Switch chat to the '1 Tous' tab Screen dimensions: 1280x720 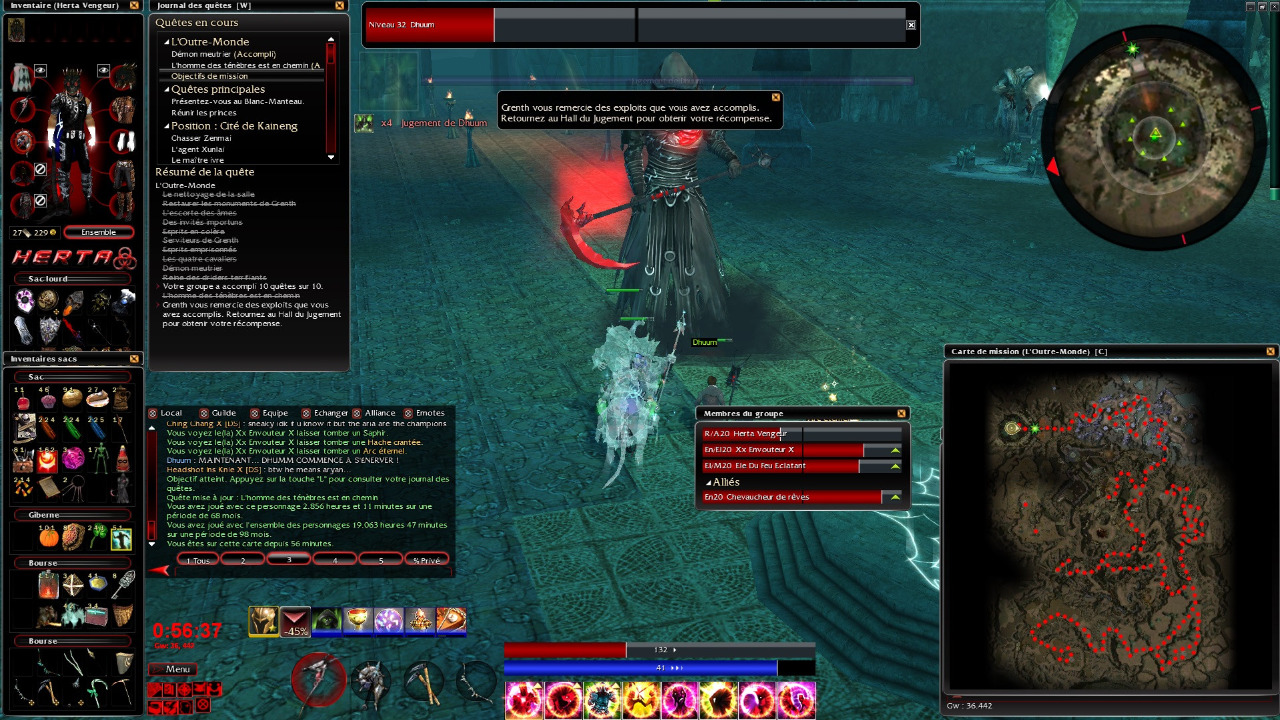click(198, 560)
